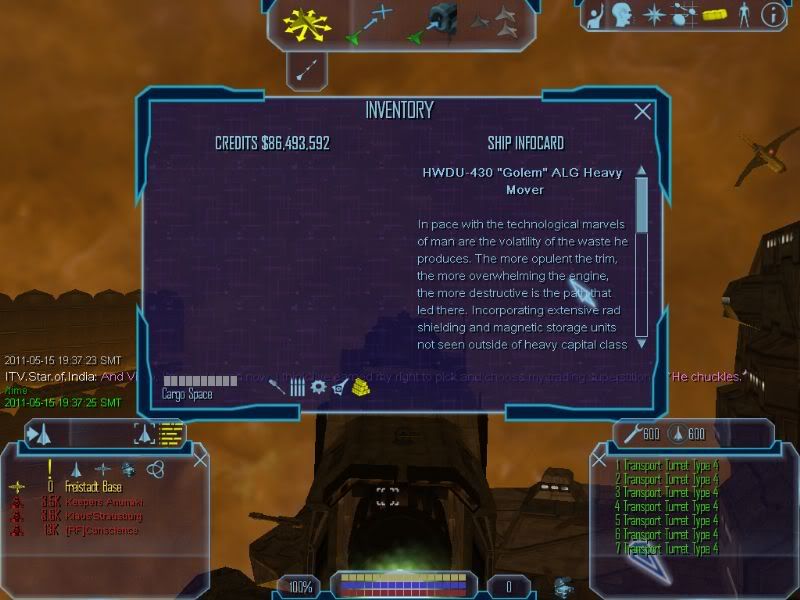Target Keepers Anunaki in the contact list
Image resolution: width=800 pixels, height=600 pixels.
[x=105, y=501]
